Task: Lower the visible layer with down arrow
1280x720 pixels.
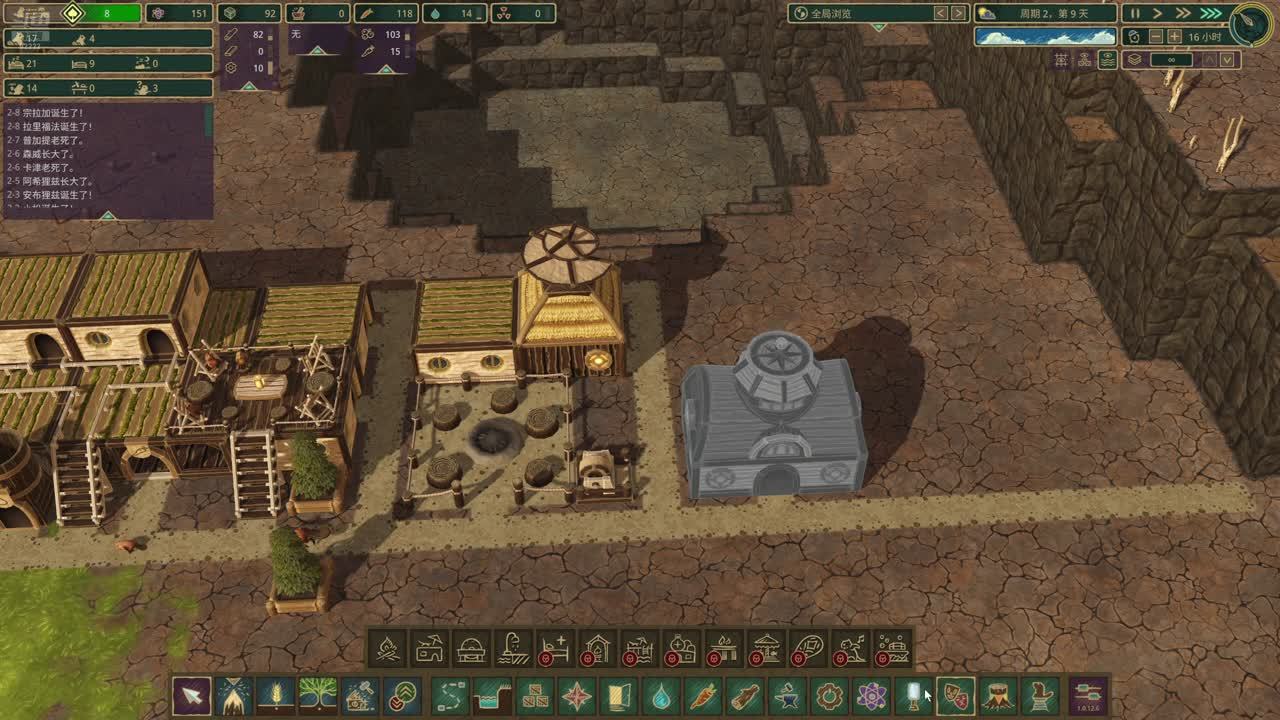Action: click(1227, 60)
